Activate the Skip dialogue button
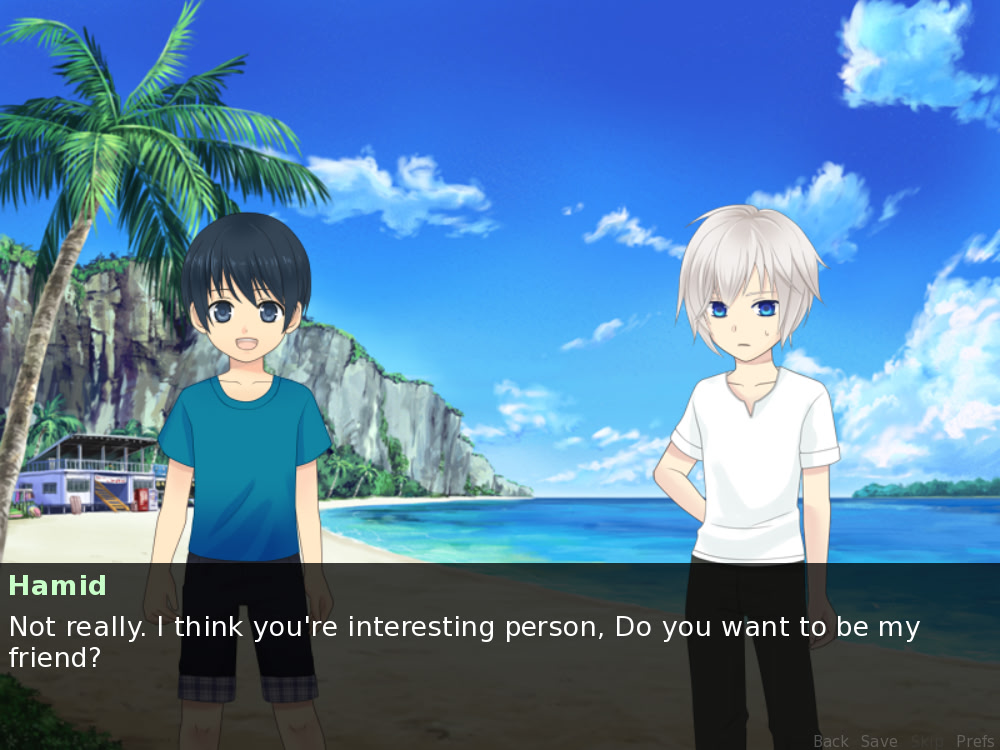The width and height of the screenshot is (1000, 750). click(x=927, y=741)
